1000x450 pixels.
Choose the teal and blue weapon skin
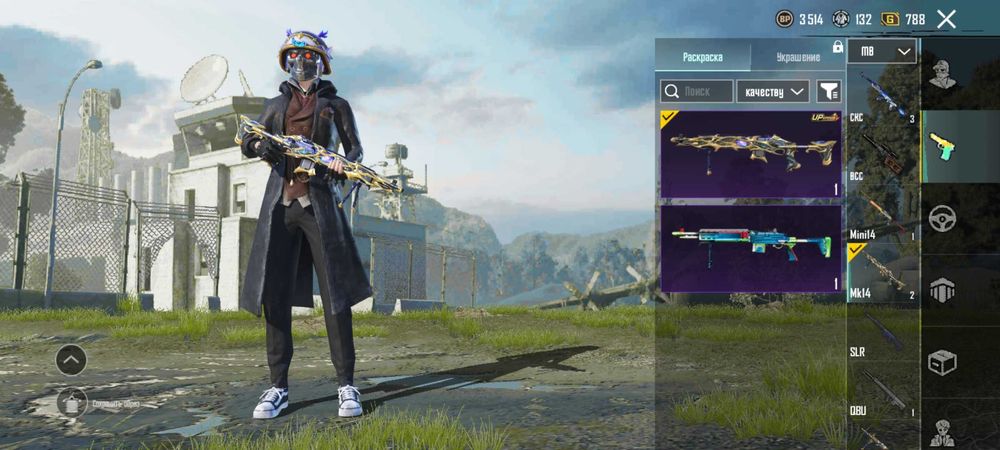750,248
